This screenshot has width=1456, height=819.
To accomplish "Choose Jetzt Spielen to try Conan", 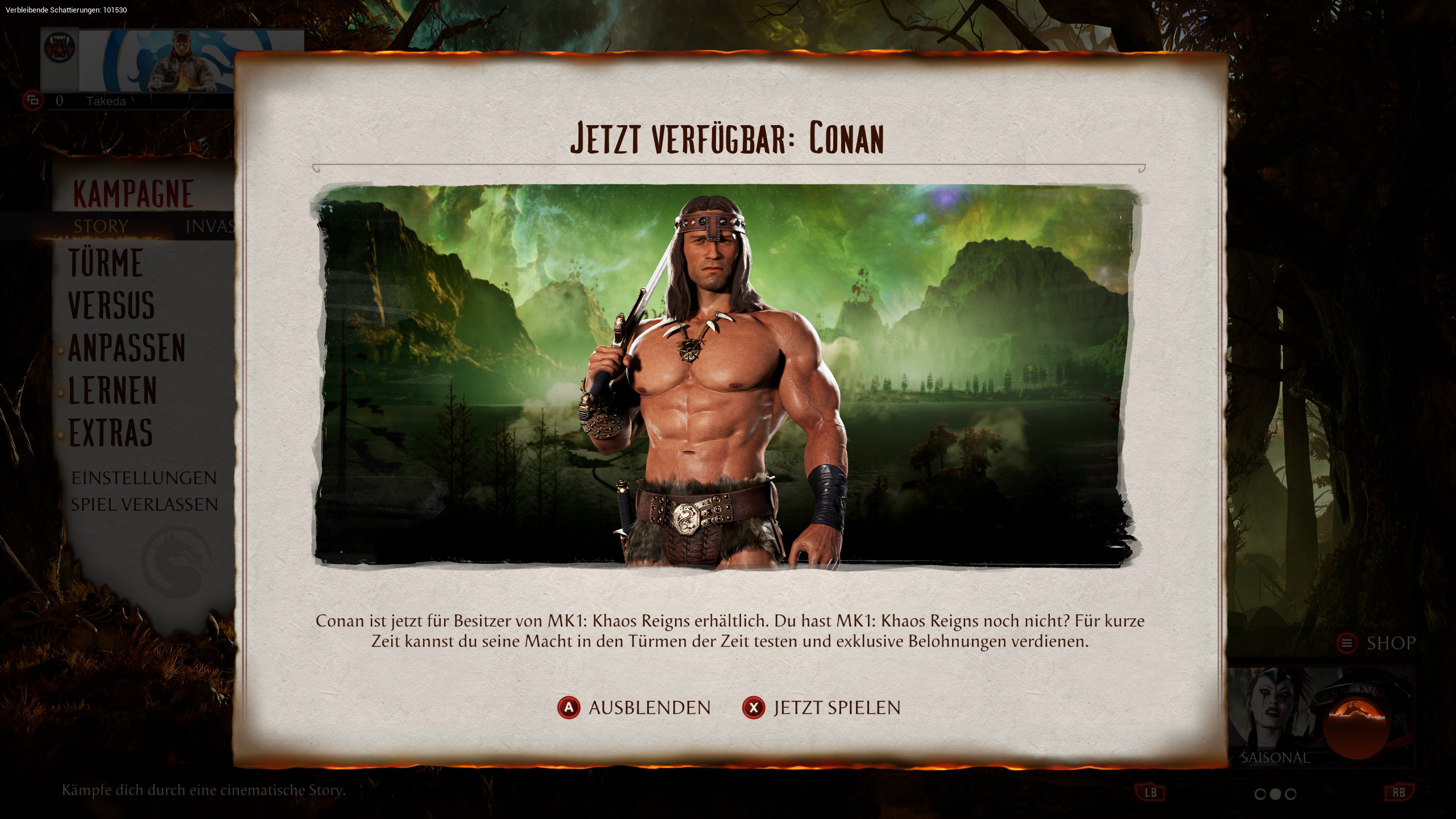I will (x=822, y=708).
